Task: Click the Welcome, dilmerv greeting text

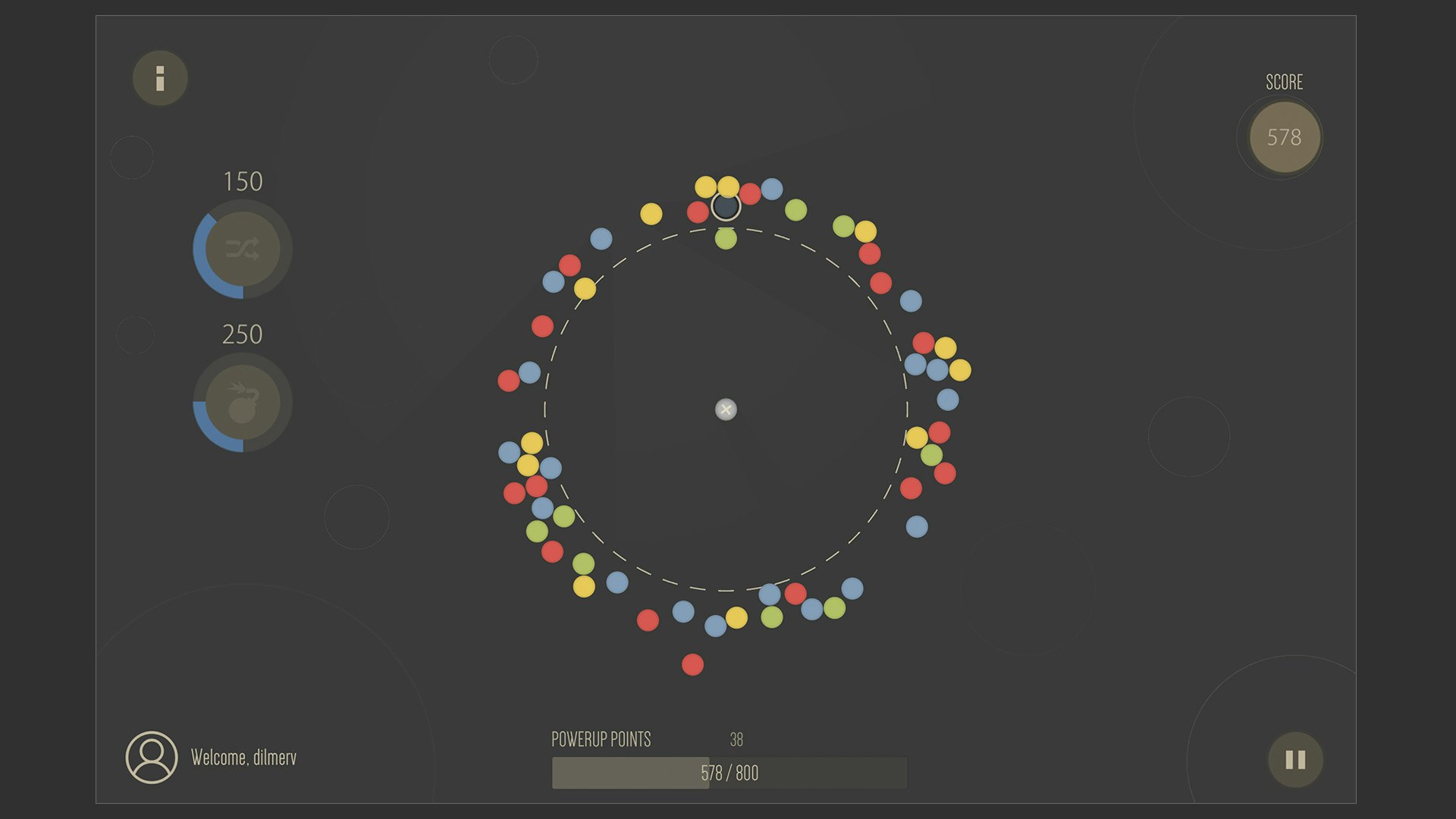Action: pyautogui.click(x=244, y=756)
